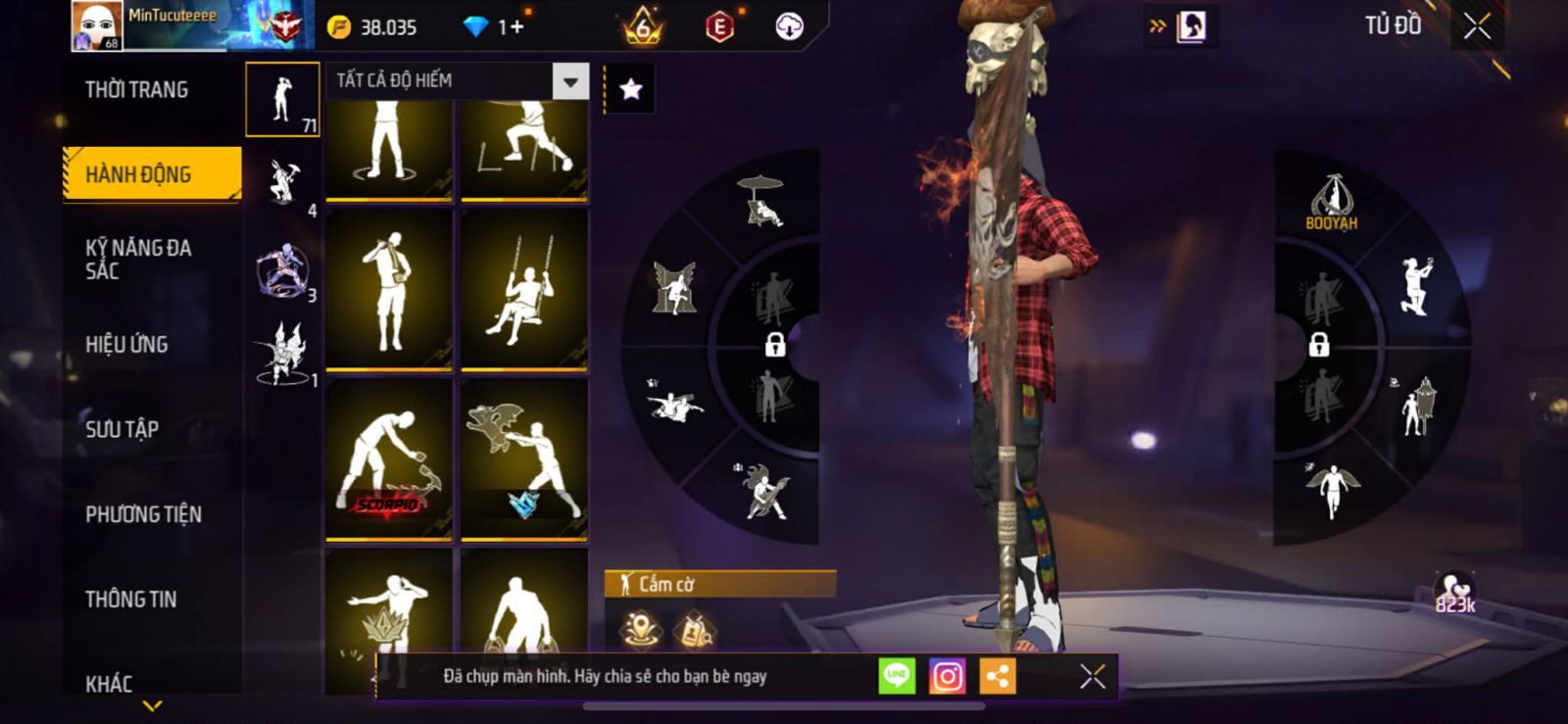Open the Thời Trang category
This screenshot has width=1568, height=724.
(136, 90)
